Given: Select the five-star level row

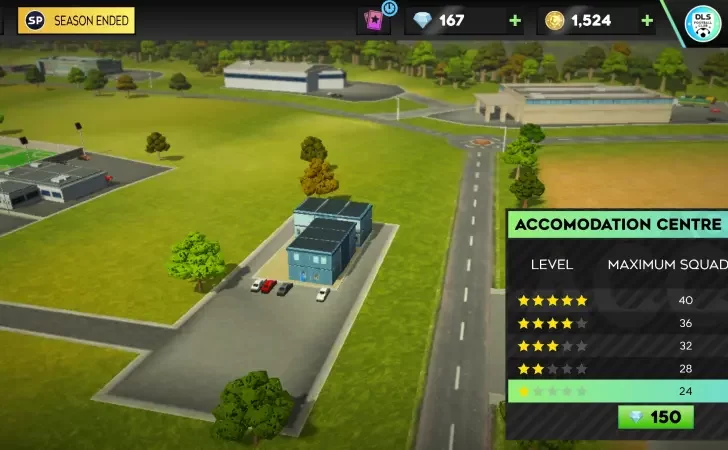Looking at the screenshot, I should click(617, 300).
